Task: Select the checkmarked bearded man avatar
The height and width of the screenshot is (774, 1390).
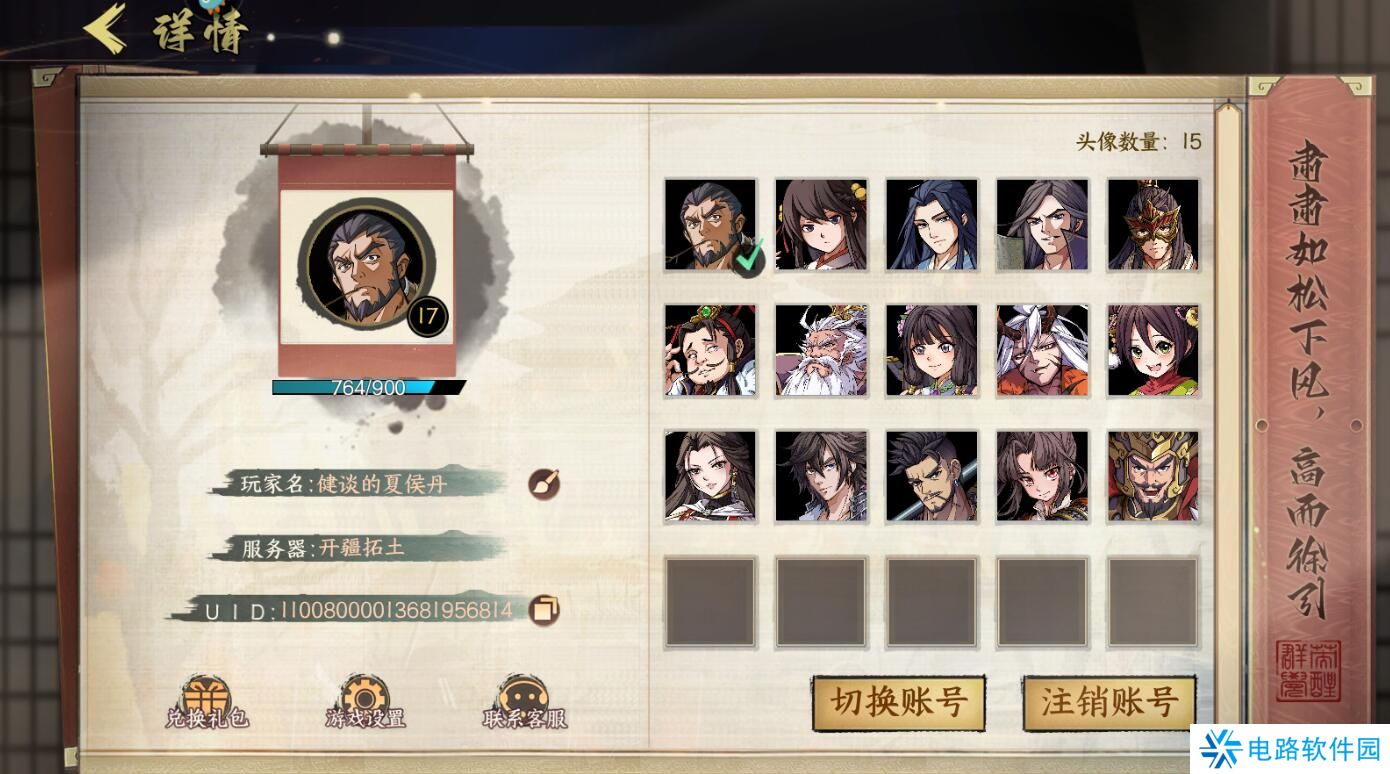Action: pyautogui.click(x=711, y=225)
